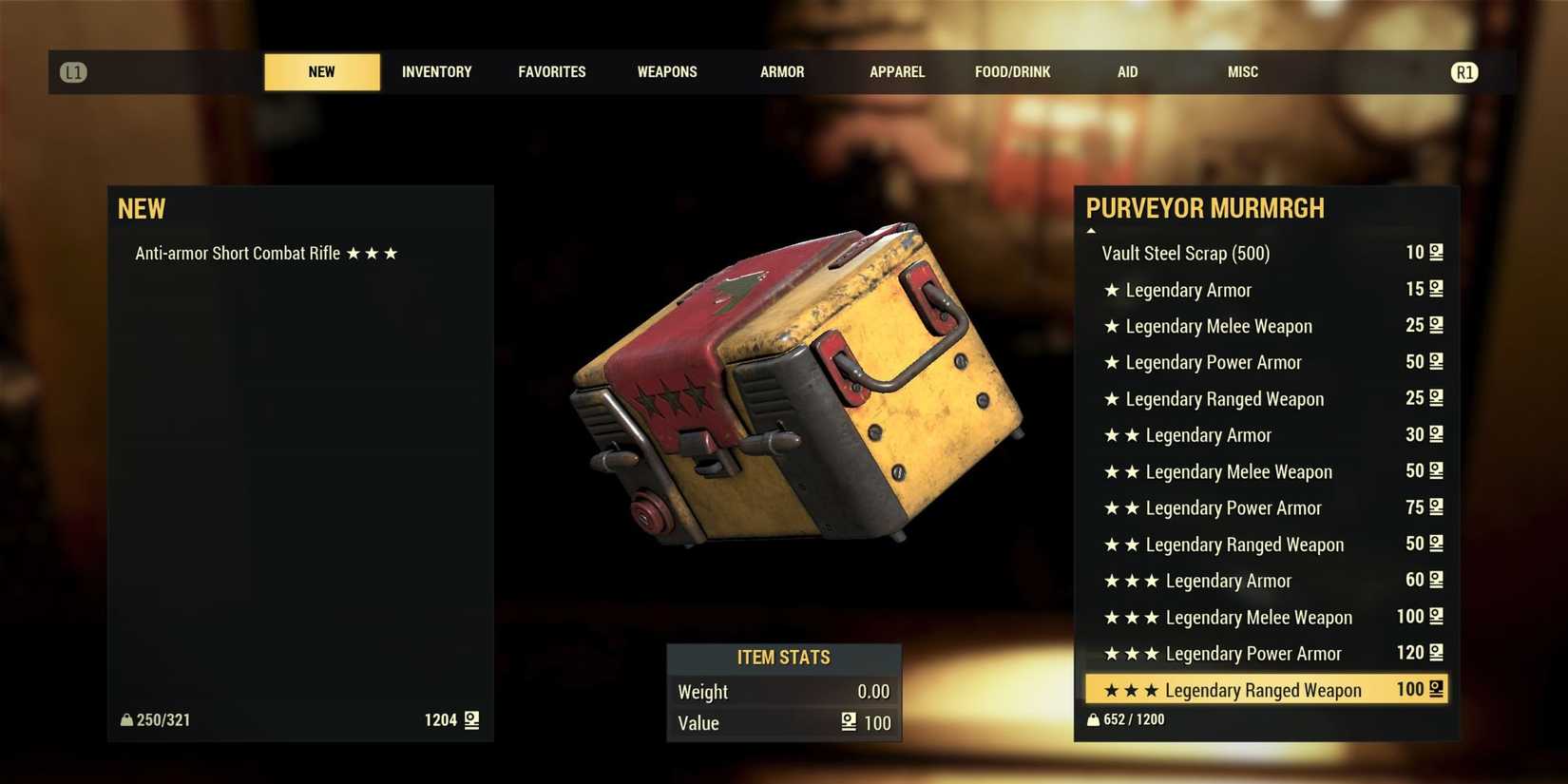Click the R1 shoulder button icon

1463,71
